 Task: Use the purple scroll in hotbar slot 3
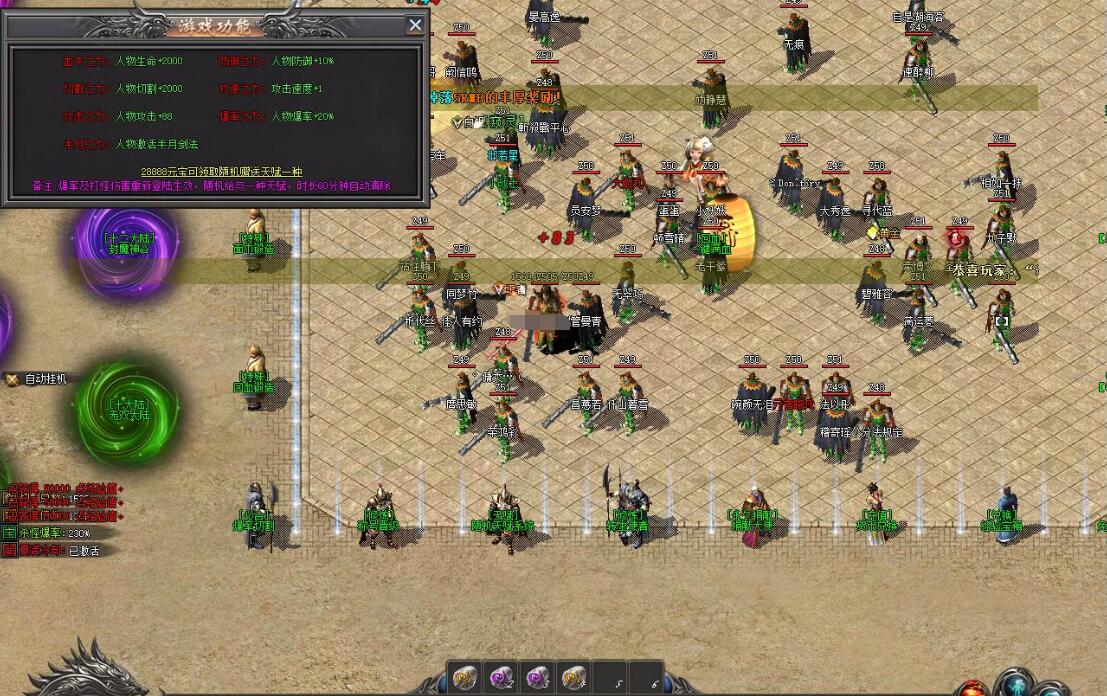click(537, 677)
